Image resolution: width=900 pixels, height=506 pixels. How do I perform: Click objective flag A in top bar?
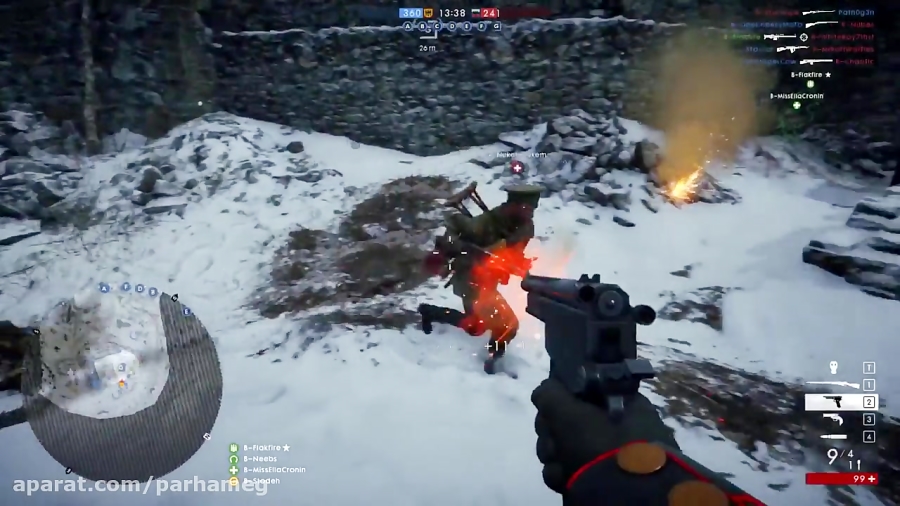point(407,26)
